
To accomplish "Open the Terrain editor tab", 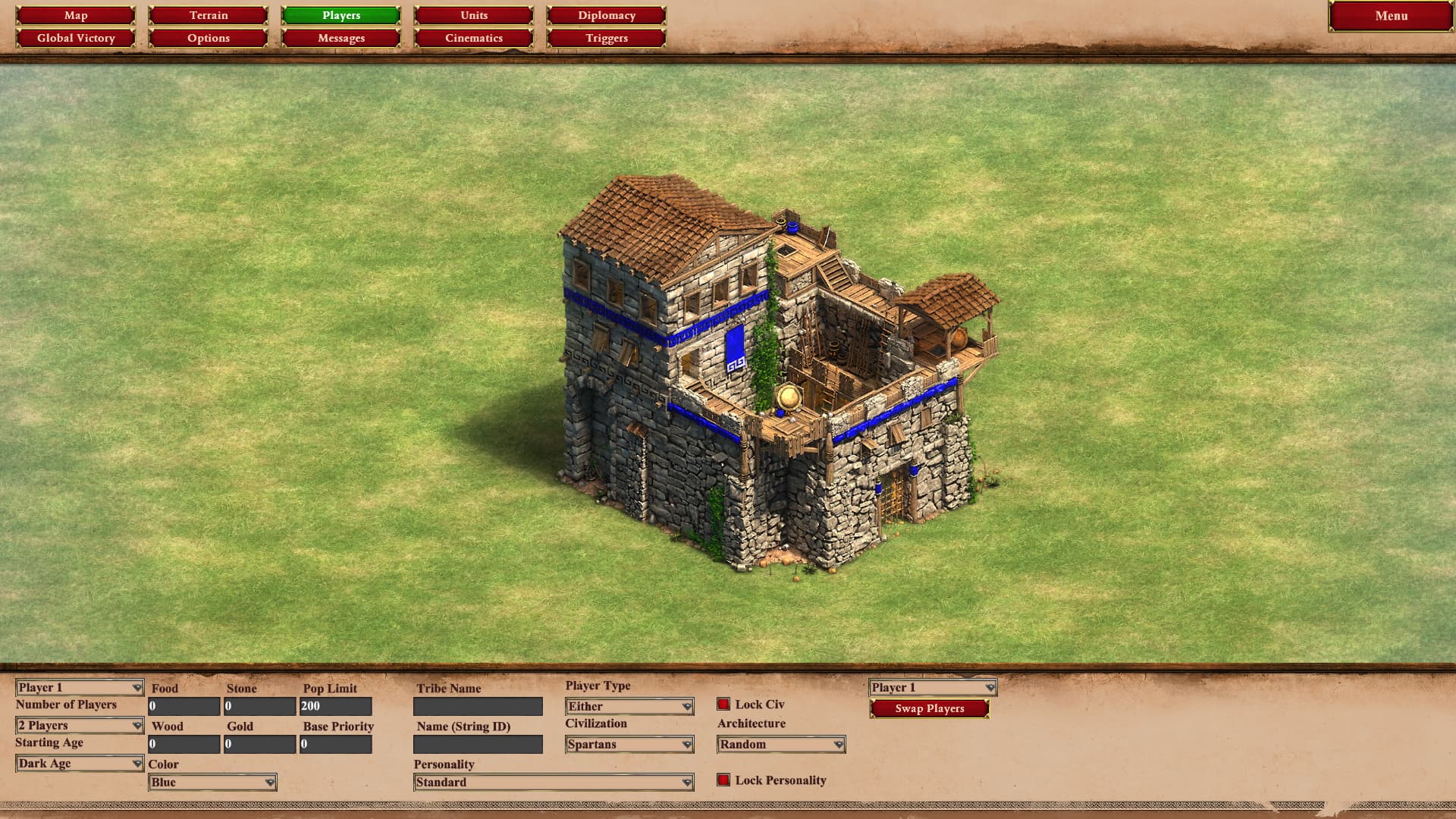I will (x=209, y=15).
